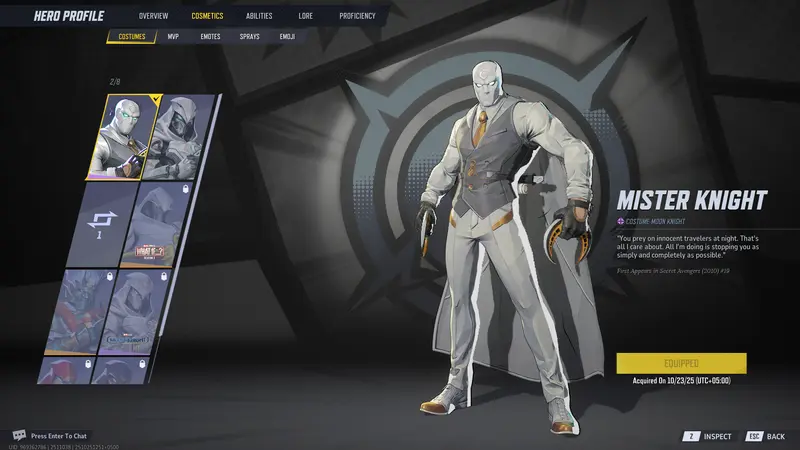Open the Abilities tab

tap(259, 16)
